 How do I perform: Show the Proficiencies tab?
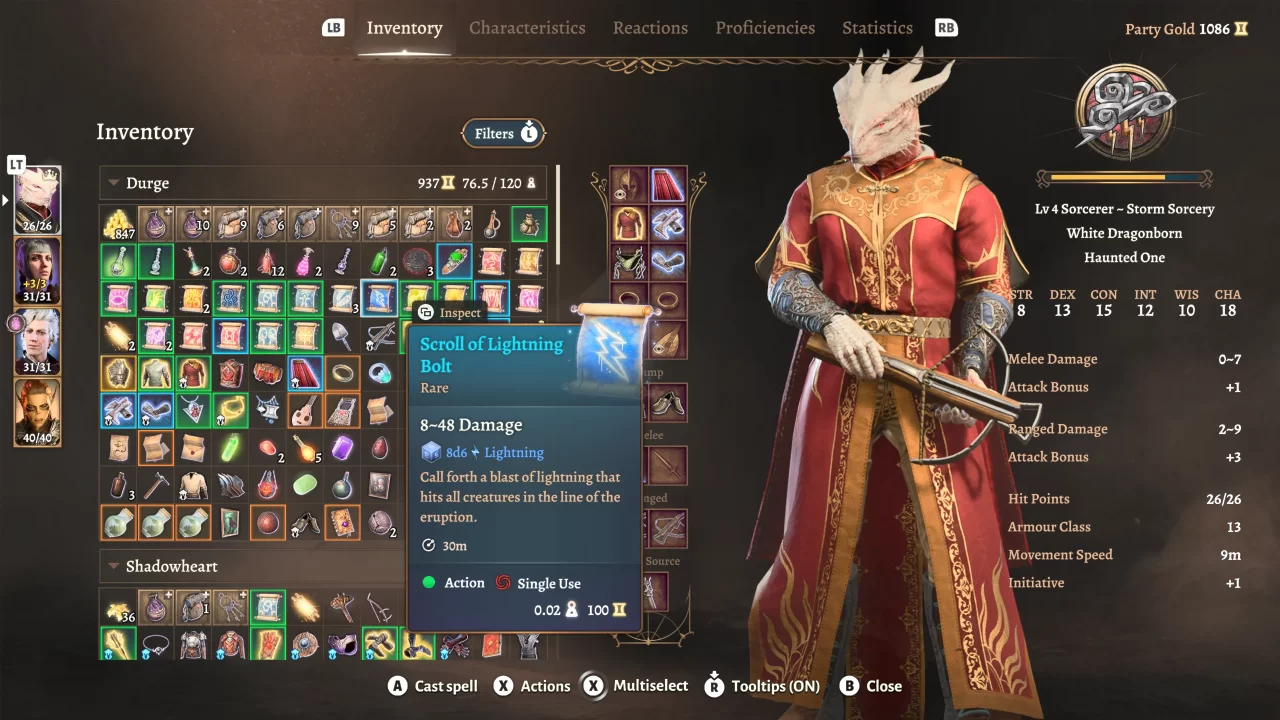(765, 28)
